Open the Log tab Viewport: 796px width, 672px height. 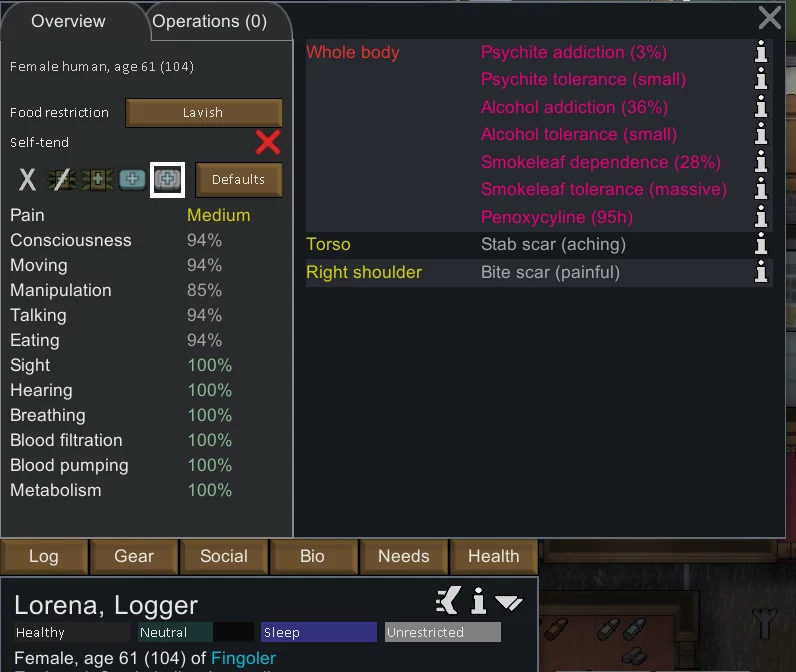coord(44,557)
